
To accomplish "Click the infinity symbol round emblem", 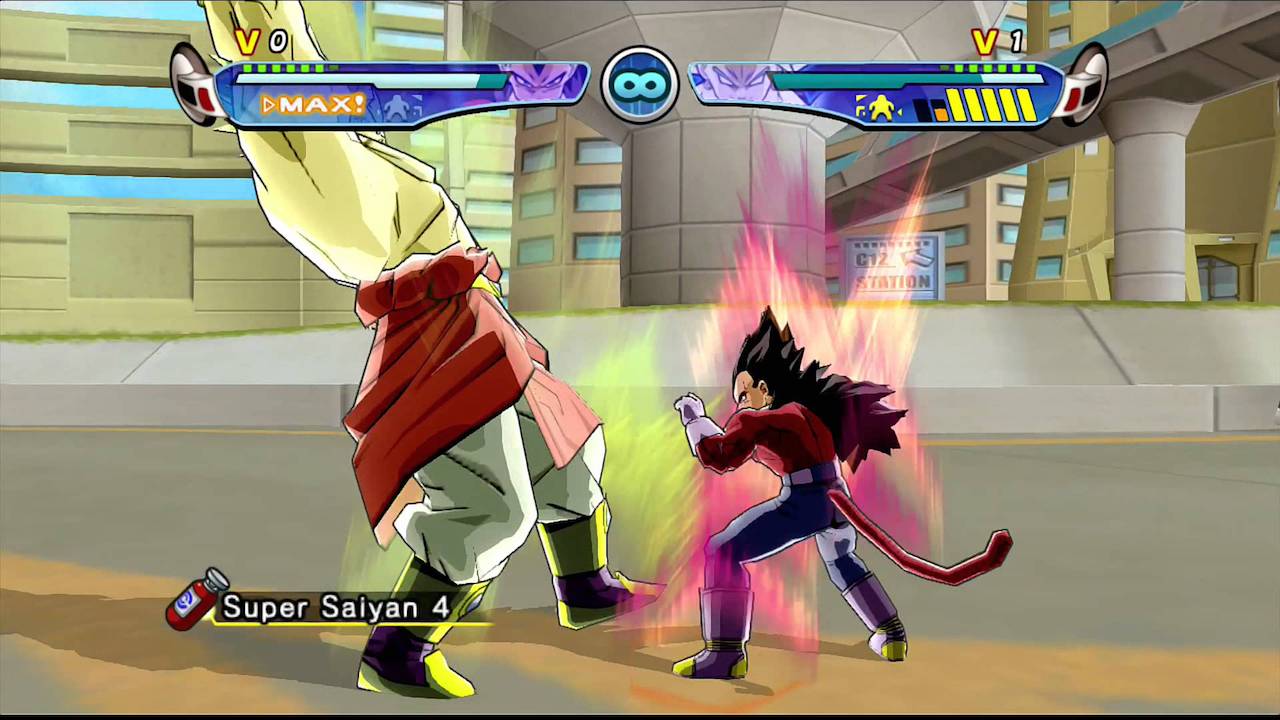I will click(x=640, y=85).
